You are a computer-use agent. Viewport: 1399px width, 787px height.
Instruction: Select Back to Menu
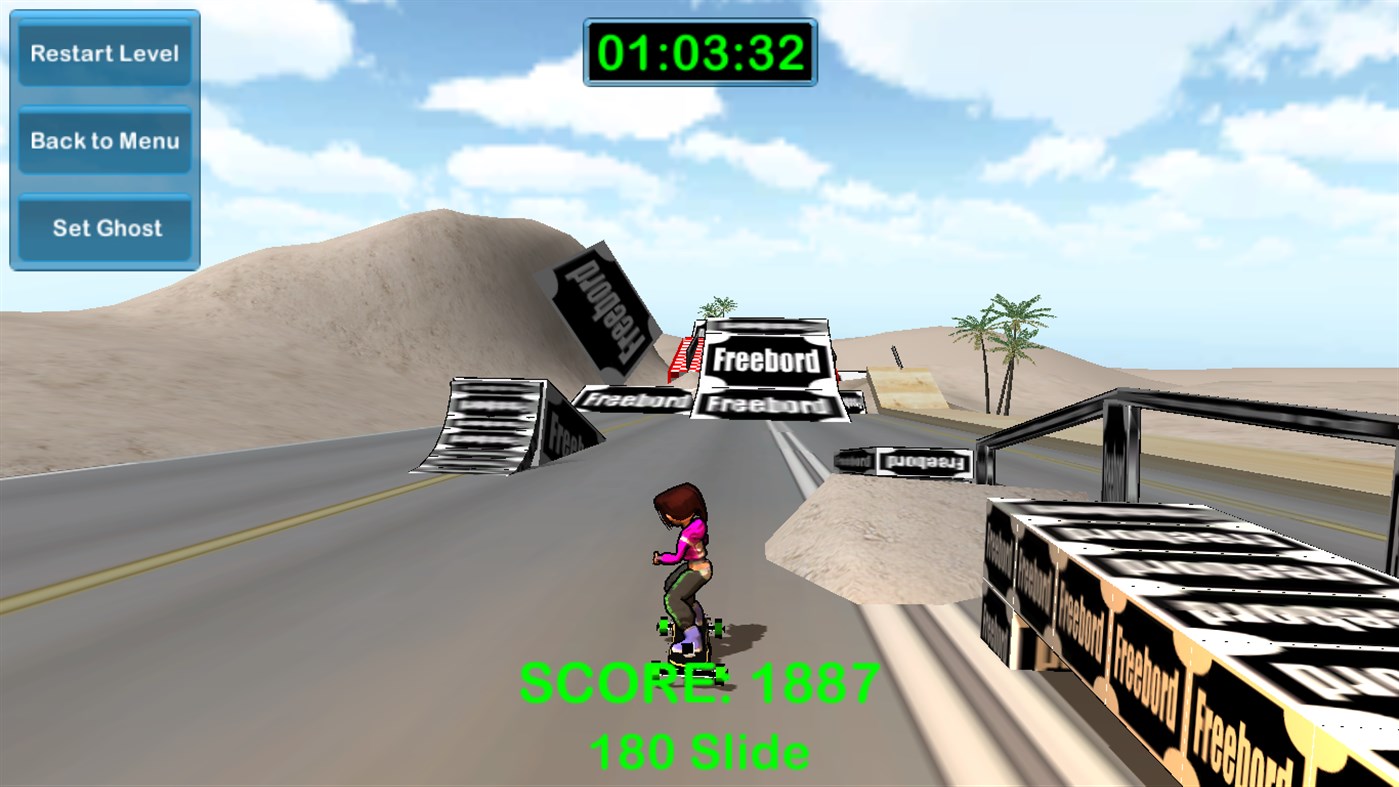pos(104,140)
